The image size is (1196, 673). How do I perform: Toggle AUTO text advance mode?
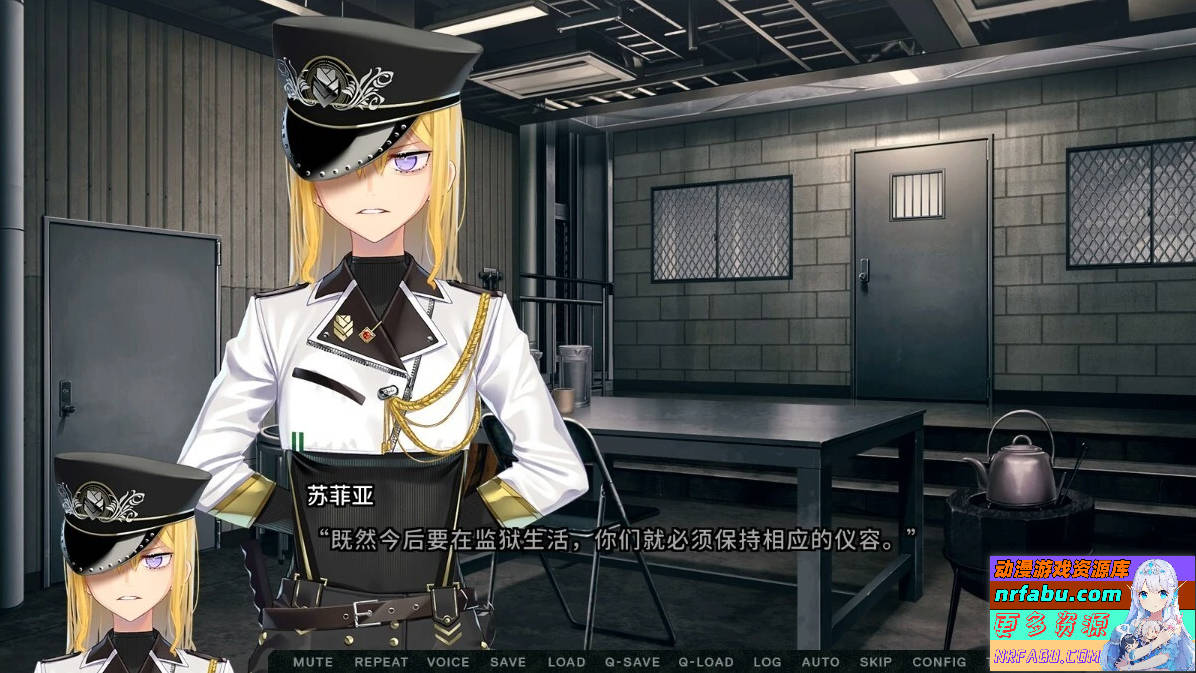tap(821, 662)
